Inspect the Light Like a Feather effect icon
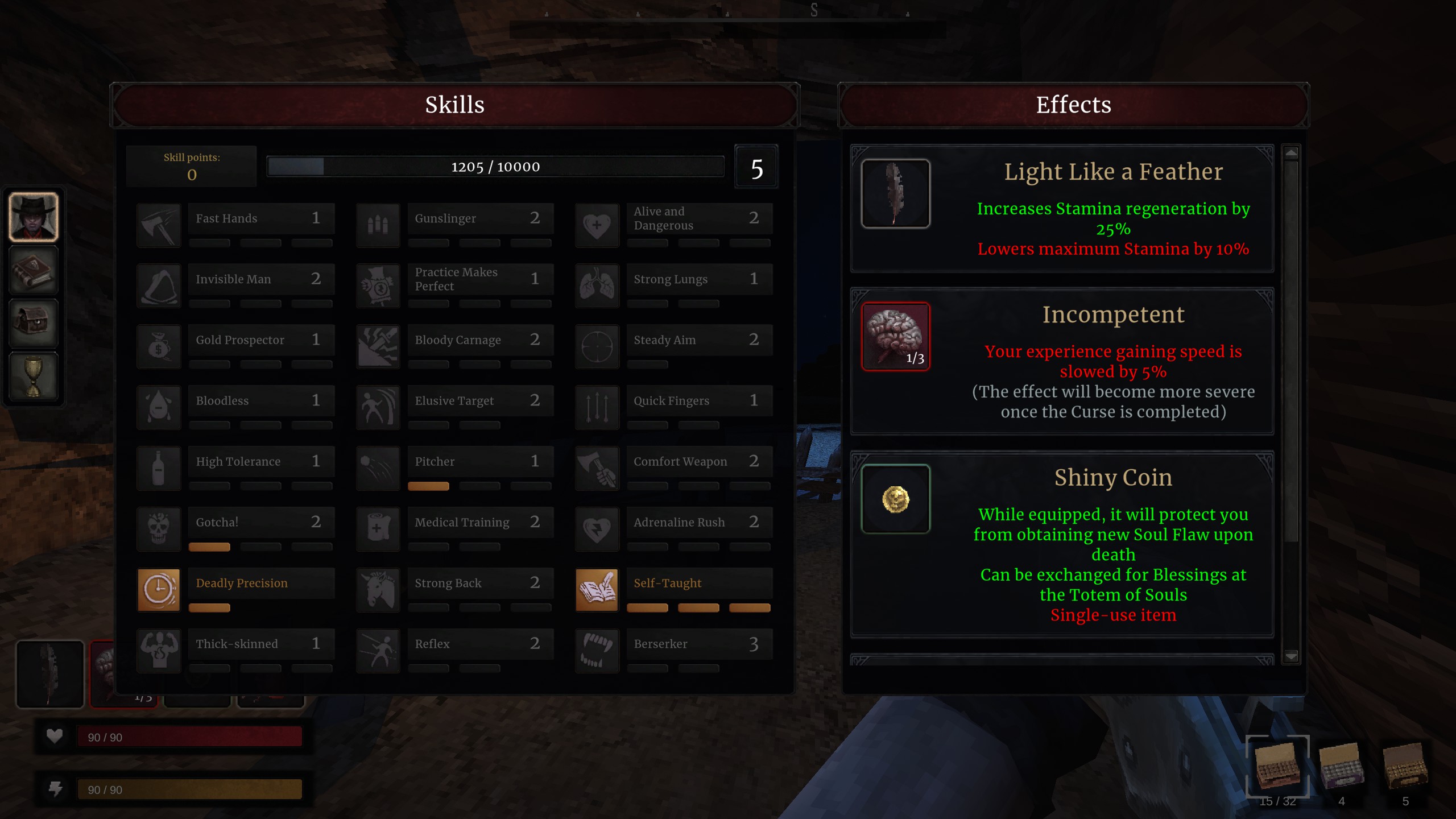Viewport: 1456px width, 819px height. (x=895, y=193)
